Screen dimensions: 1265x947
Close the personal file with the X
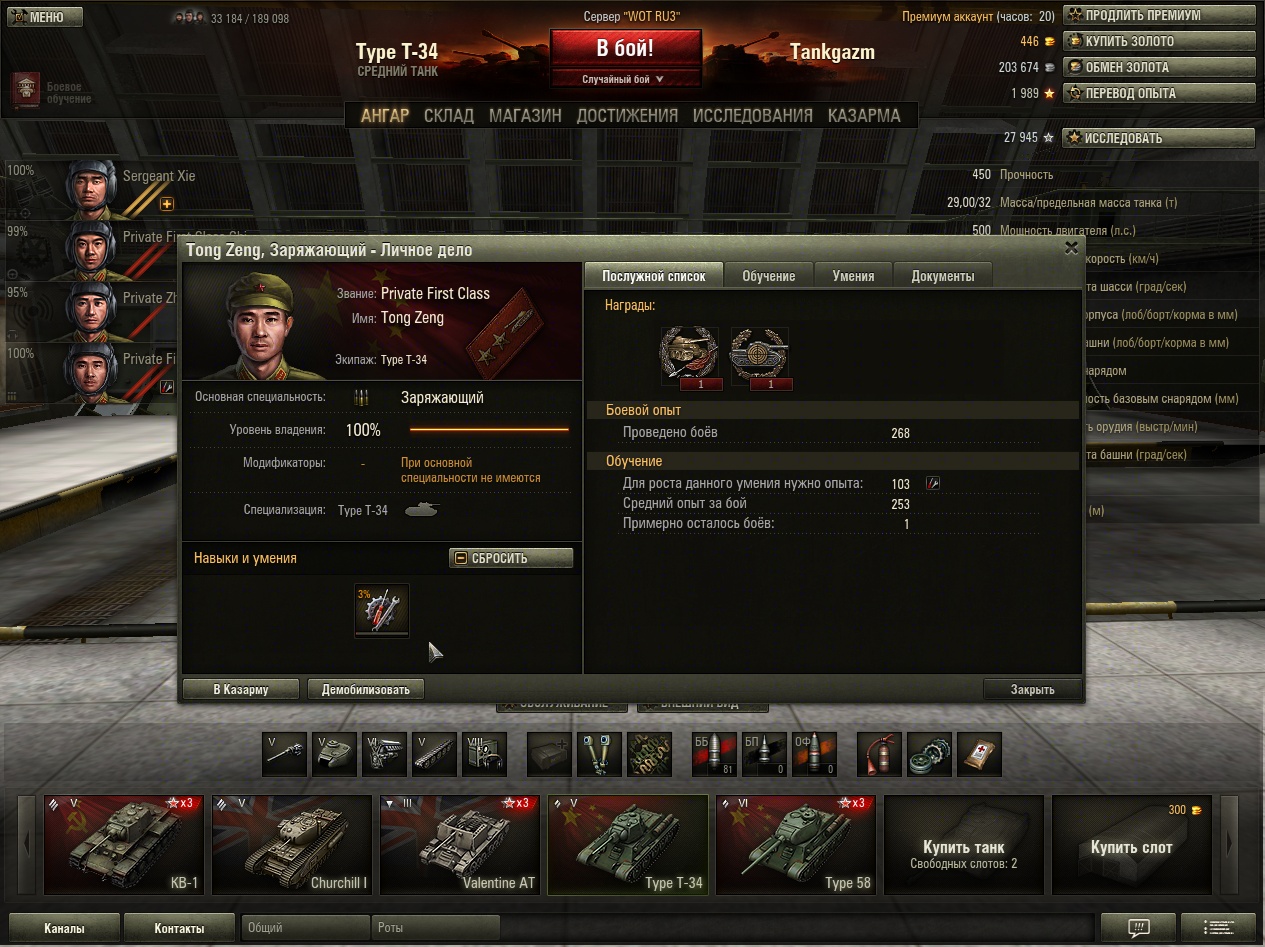(1071, 248)
